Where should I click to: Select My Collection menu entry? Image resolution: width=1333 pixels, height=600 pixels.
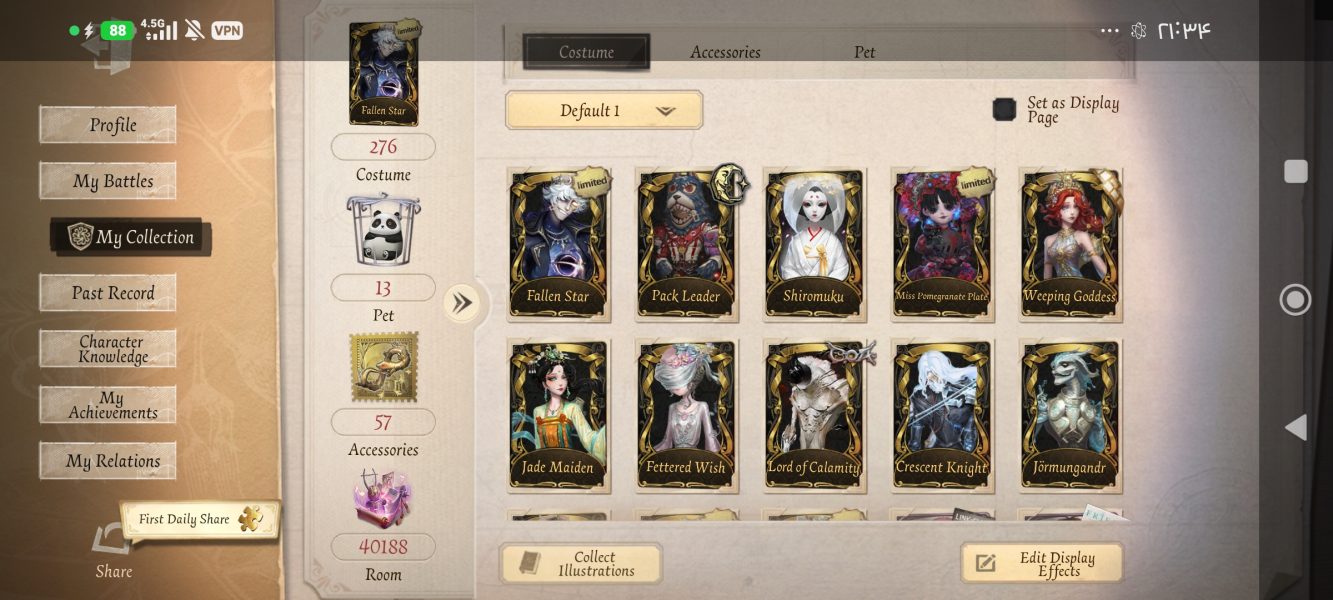pyautogui.click(x=131, y=237)
